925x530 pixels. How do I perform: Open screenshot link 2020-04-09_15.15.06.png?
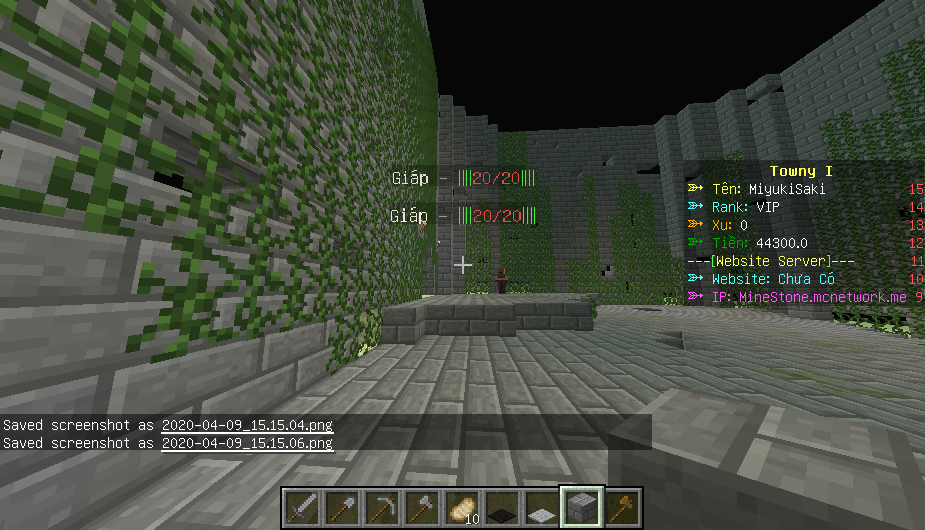(x=246, y=442)
